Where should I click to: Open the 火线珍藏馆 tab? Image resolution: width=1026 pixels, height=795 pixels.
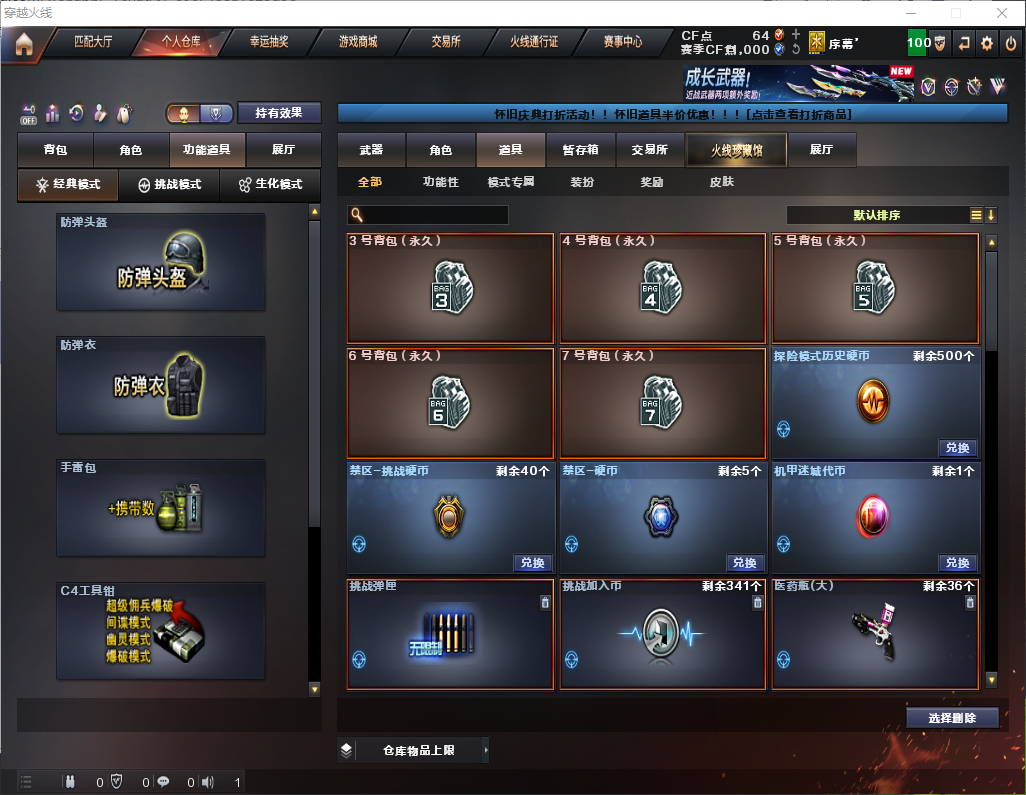point(736,150)
